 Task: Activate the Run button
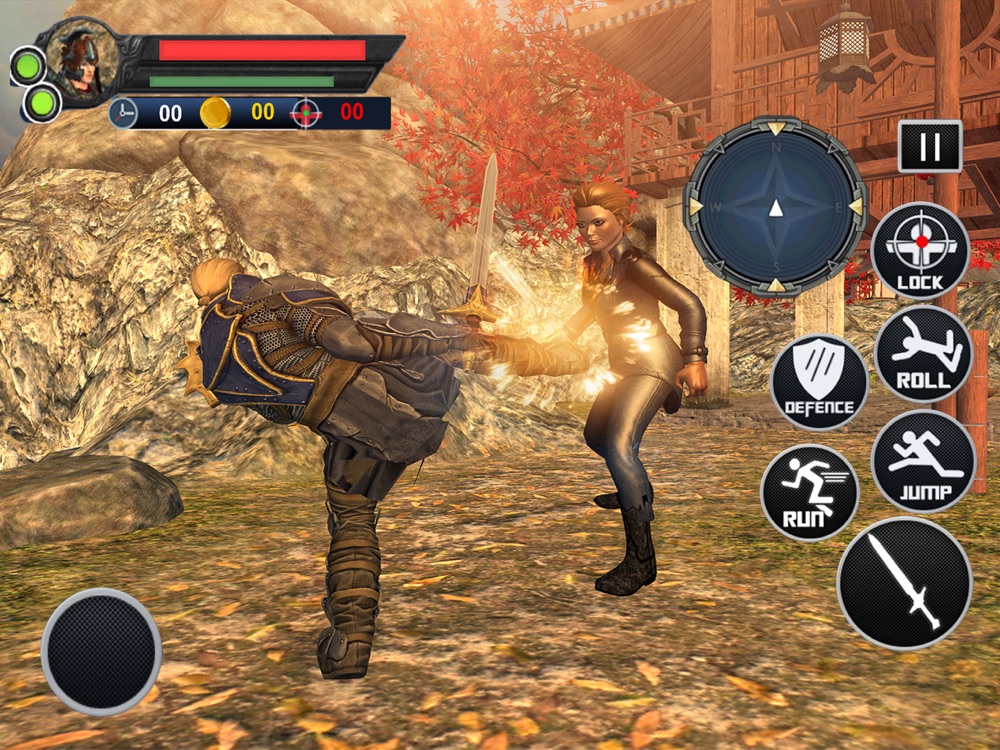pyautogui.click(x=810, y=493)
